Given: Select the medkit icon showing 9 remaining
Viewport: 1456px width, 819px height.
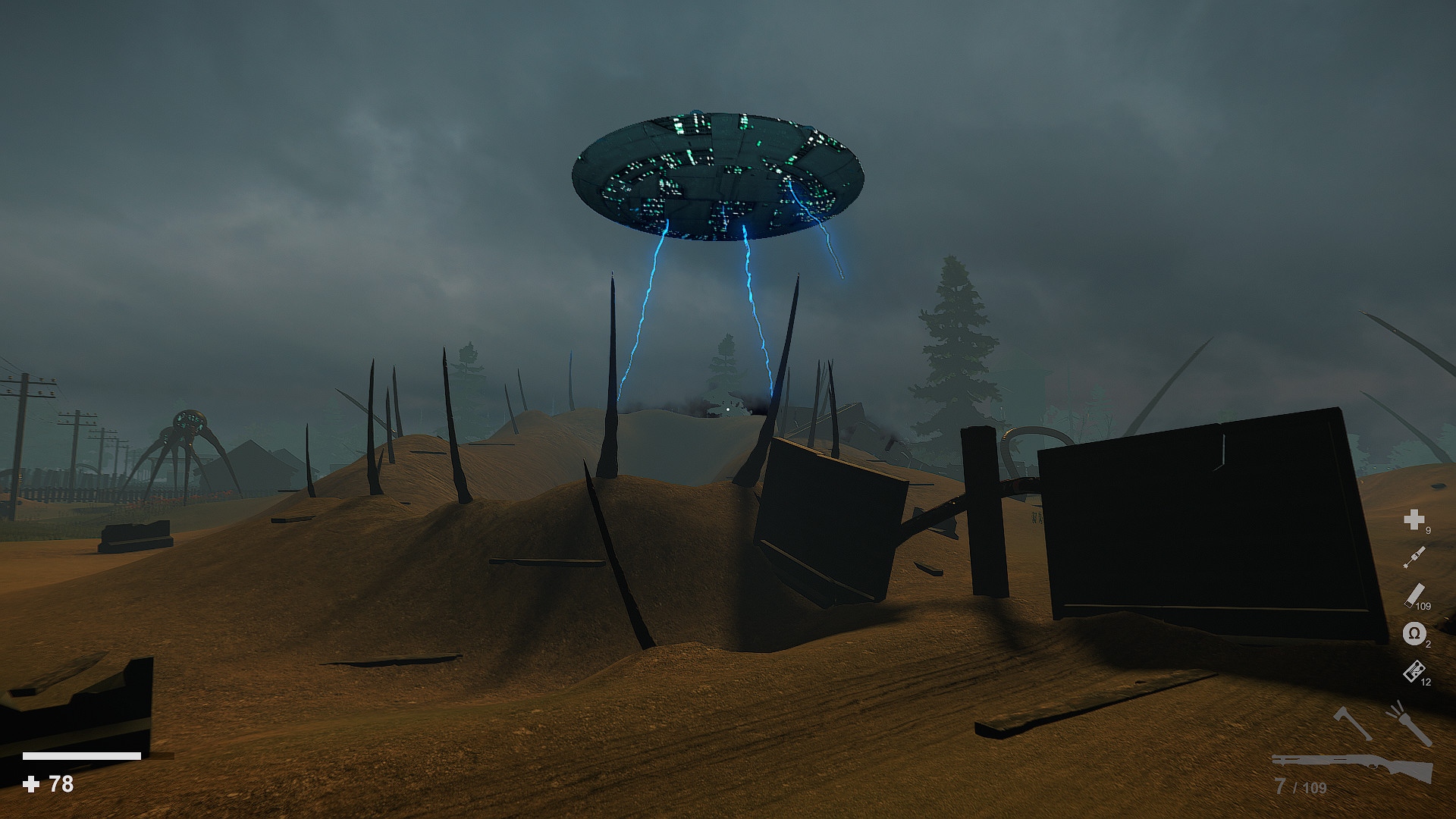Looking at the screenshot, I should 1415,521.
